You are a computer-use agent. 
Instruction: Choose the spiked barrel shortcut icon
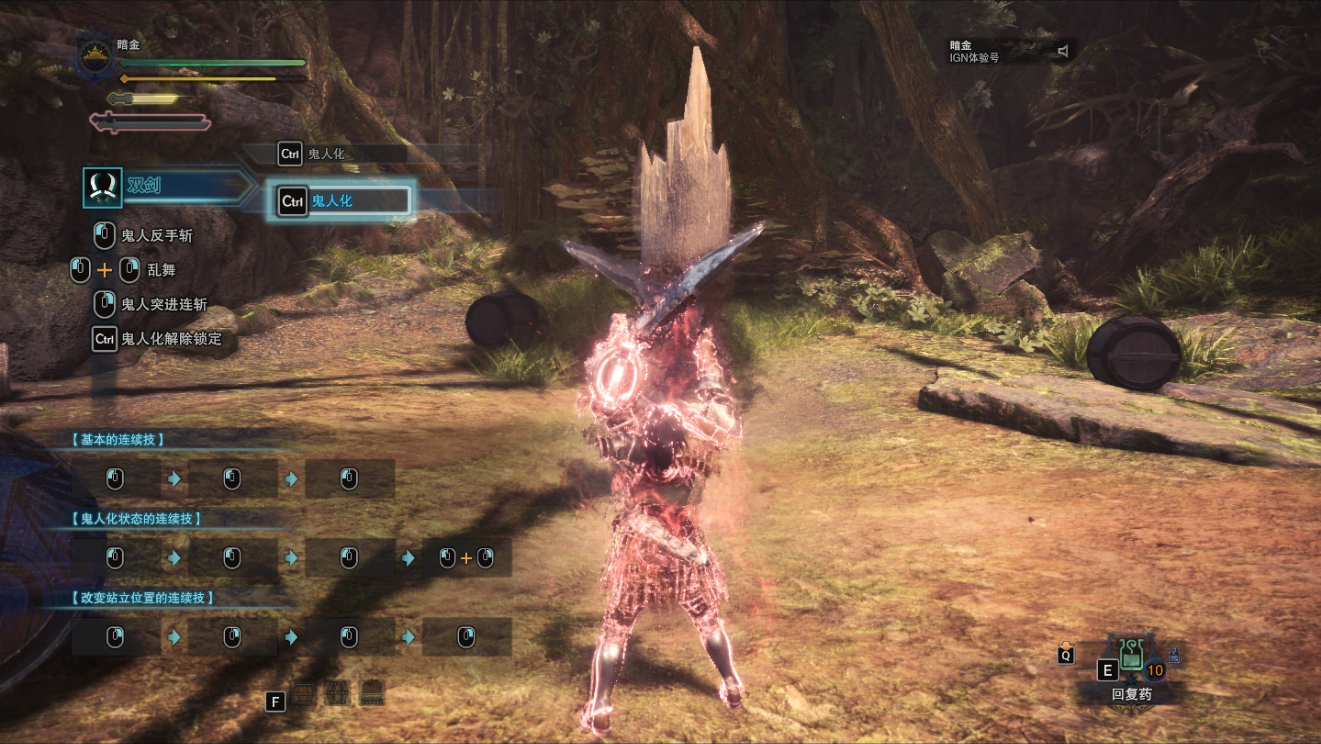[x=372, y=692]
